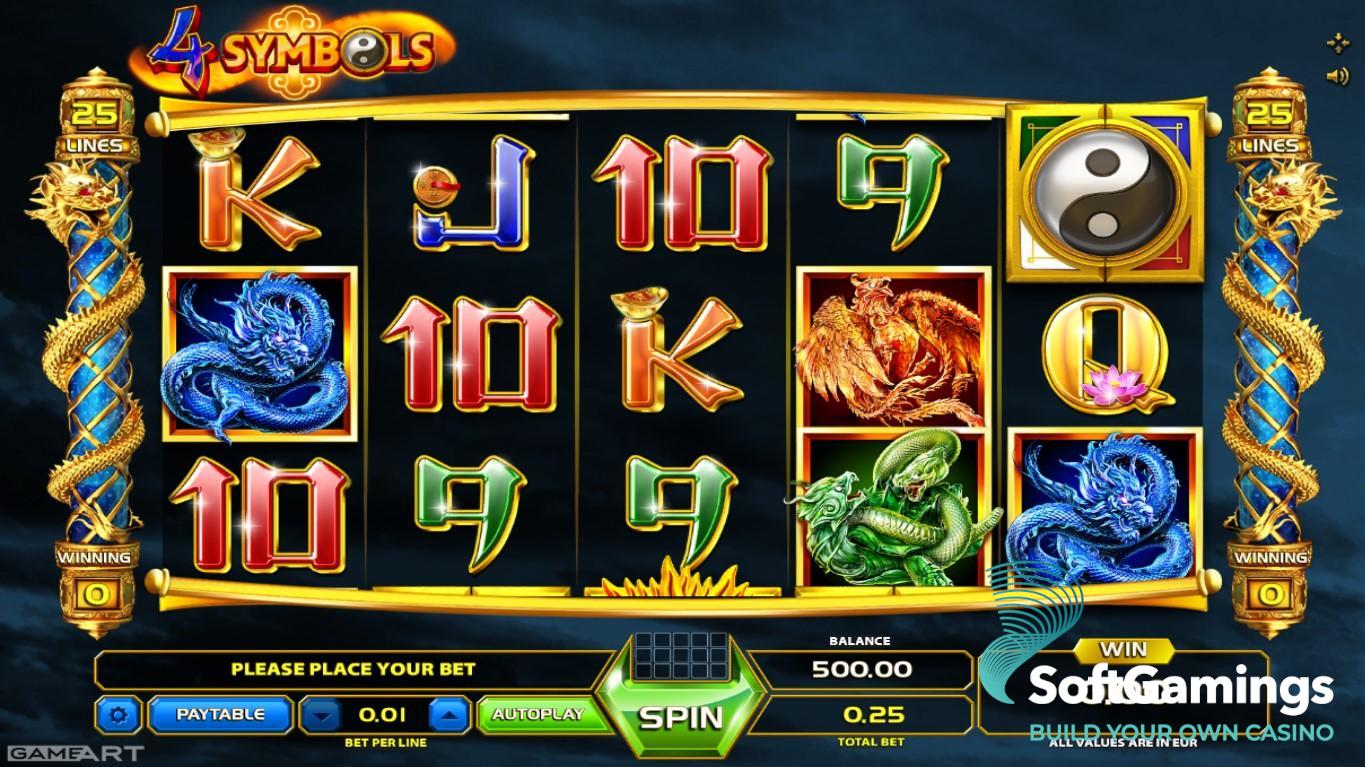The image size is (1365, 767).
Task: Decrease the bet per line
Action: click(x=321, y=715)
